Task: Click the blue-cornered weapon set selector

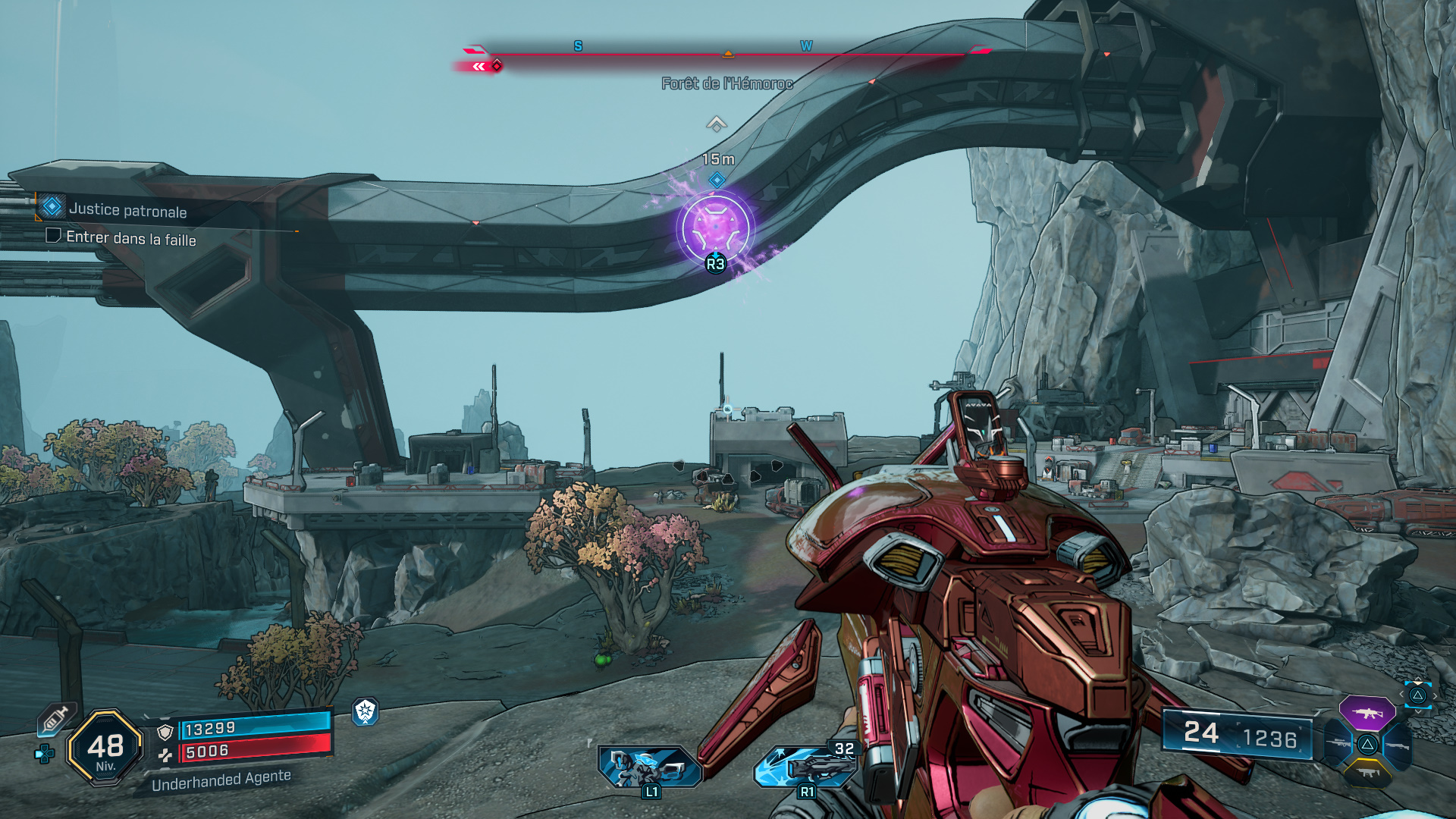Action: (x=1417, y=695)
